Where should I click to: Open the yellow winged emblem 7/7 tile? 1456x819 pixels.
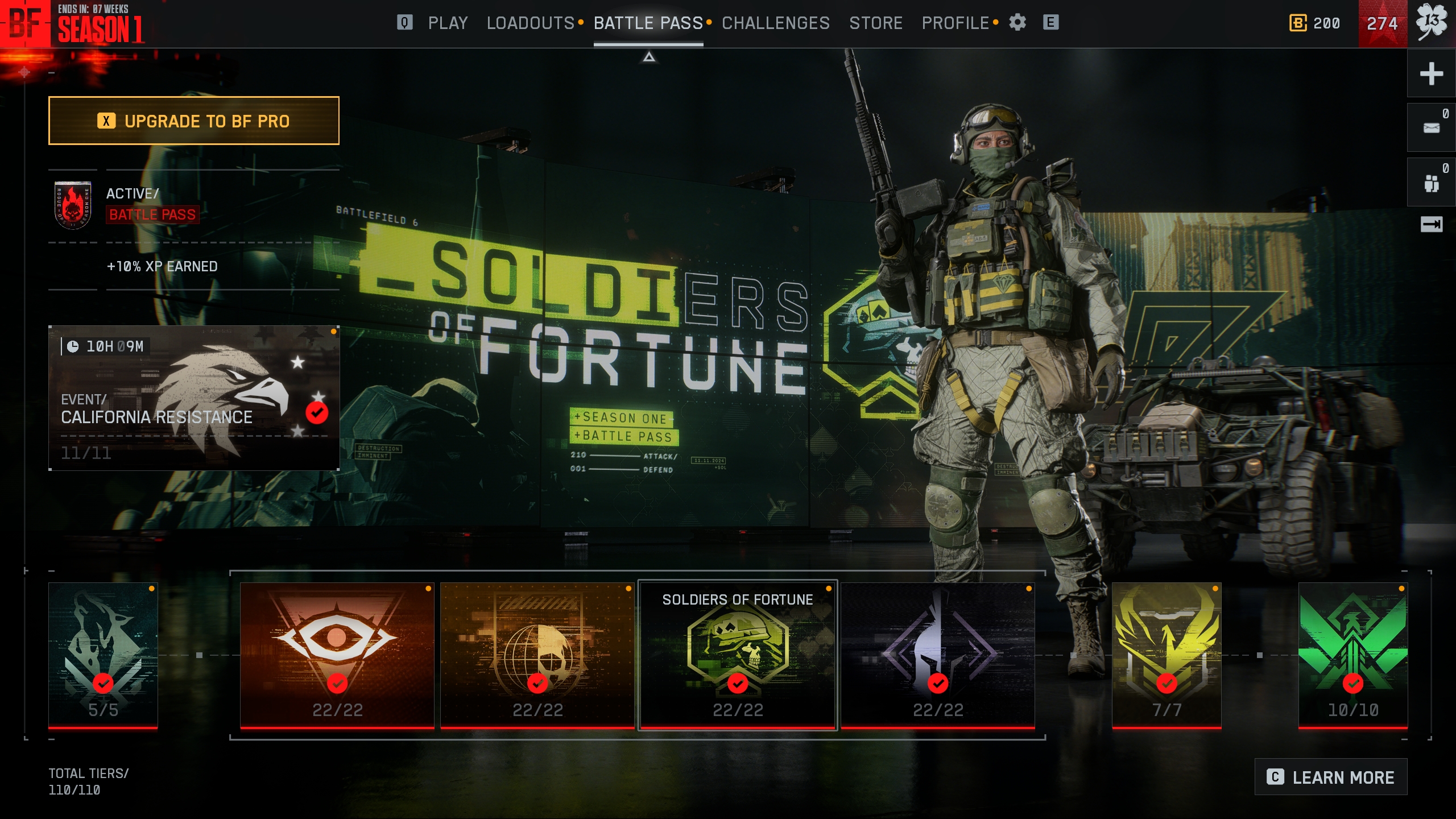[x=1166, y=655]
